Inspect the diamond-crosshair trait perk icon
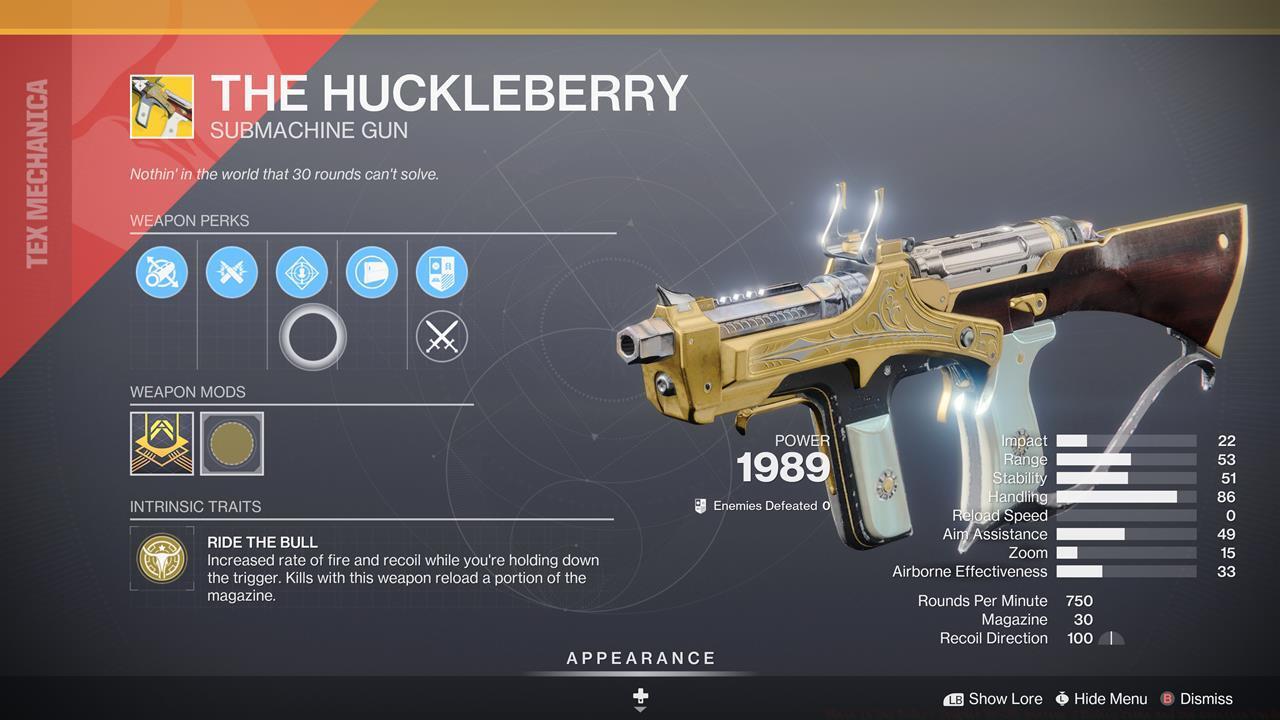This screenshot has height=720, width=1280. click(x=301, y=272)
